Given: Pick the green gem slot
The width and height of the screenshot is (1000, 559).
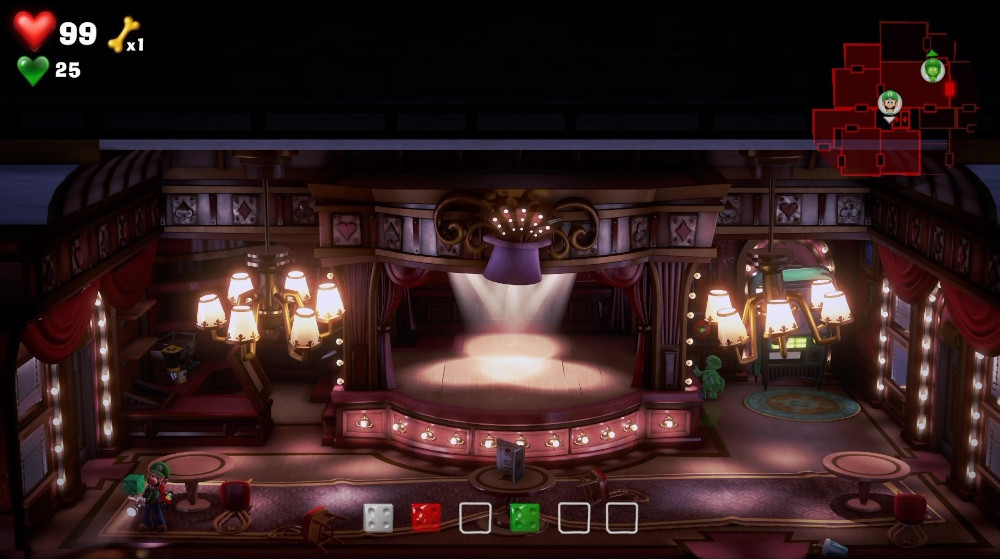Looking at the screenshot, I should [x=524, y=517].
